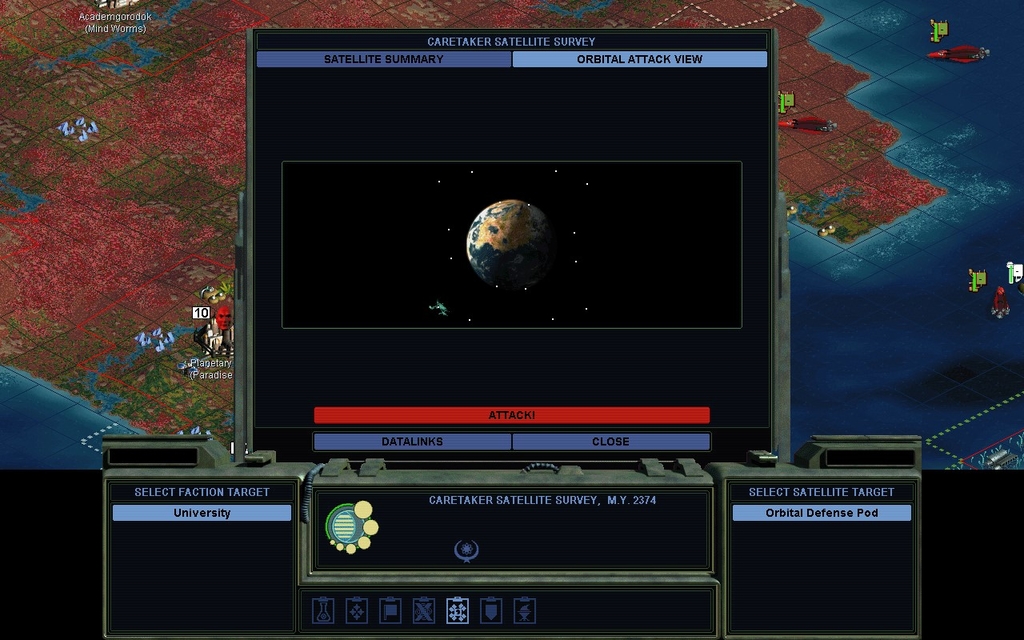1024x640 pixels.
Task: Click the Caretaker faction emblem
Action: pyautogui.click(x=352, y=527)
